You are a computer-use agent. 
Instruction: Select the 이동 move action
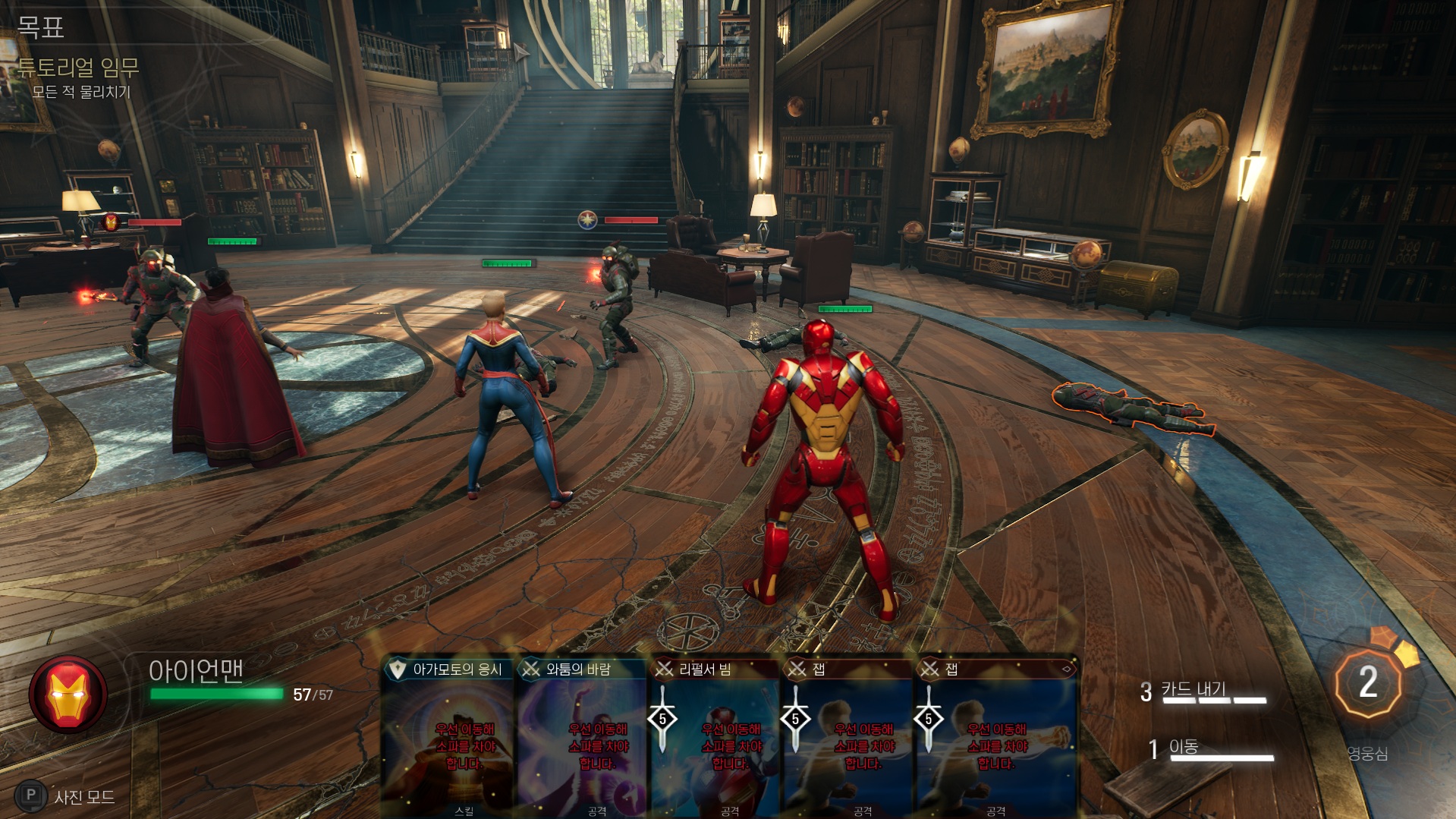[x=1183, y=748]
